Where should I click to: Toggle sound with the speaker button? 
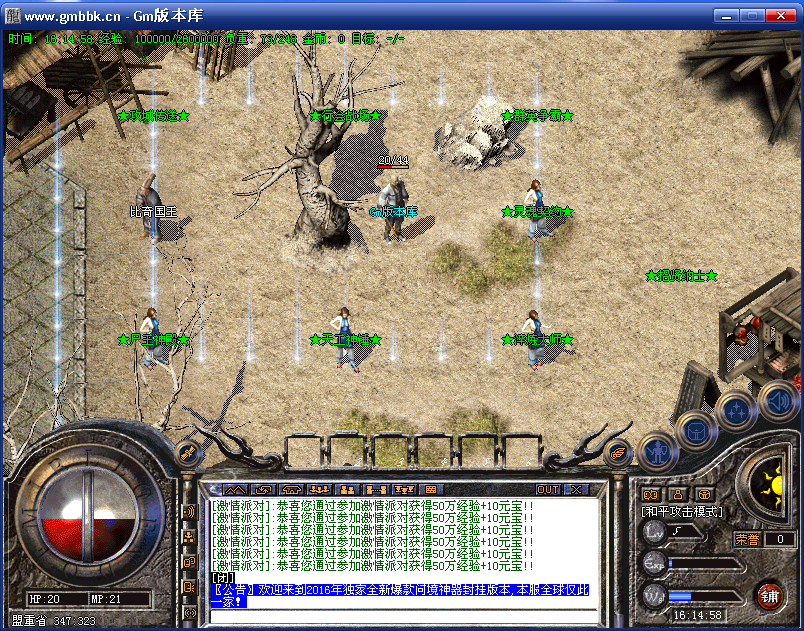coord(777,401)
